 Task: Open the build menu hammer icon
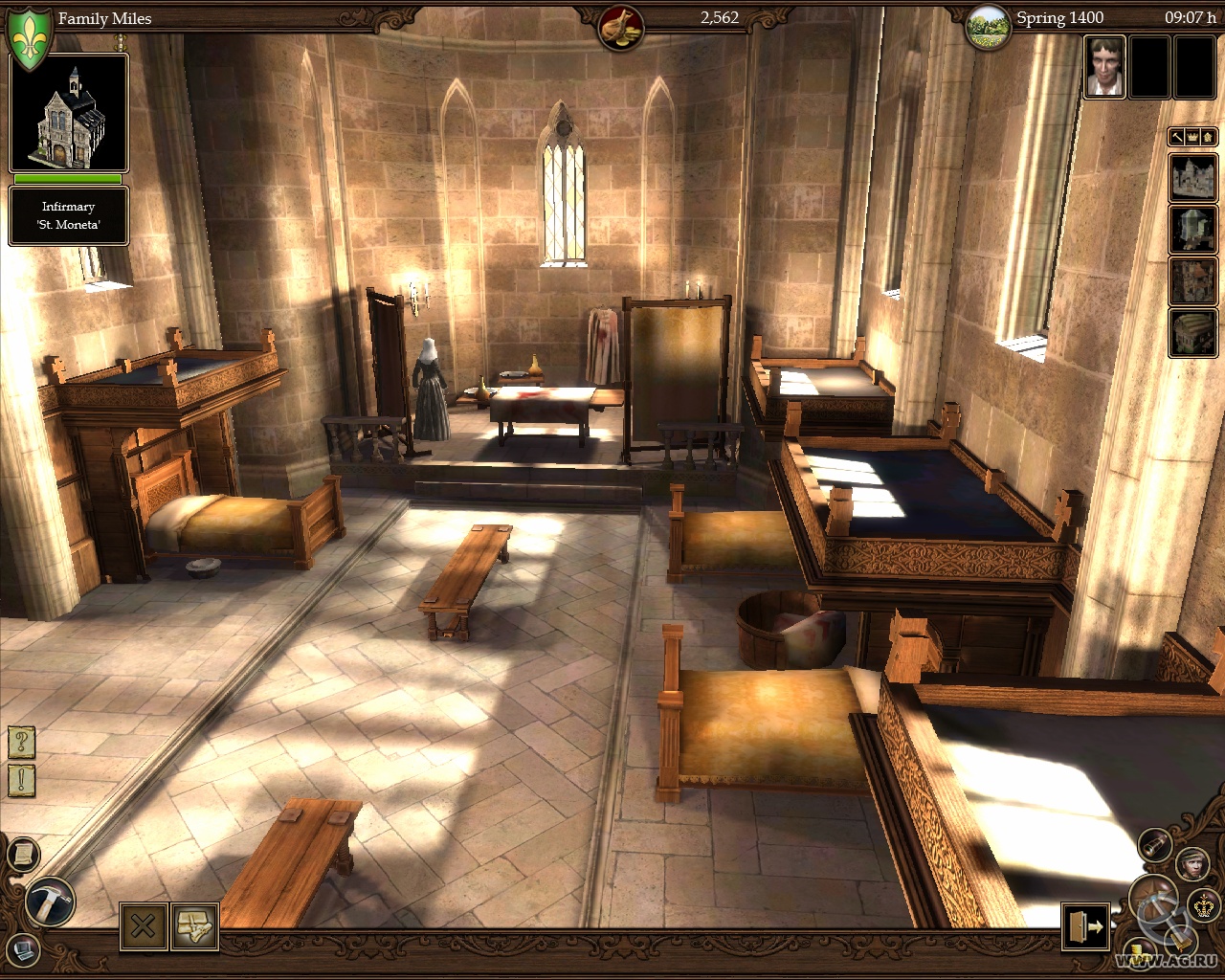pyautogui.click(x=48, y=902)
